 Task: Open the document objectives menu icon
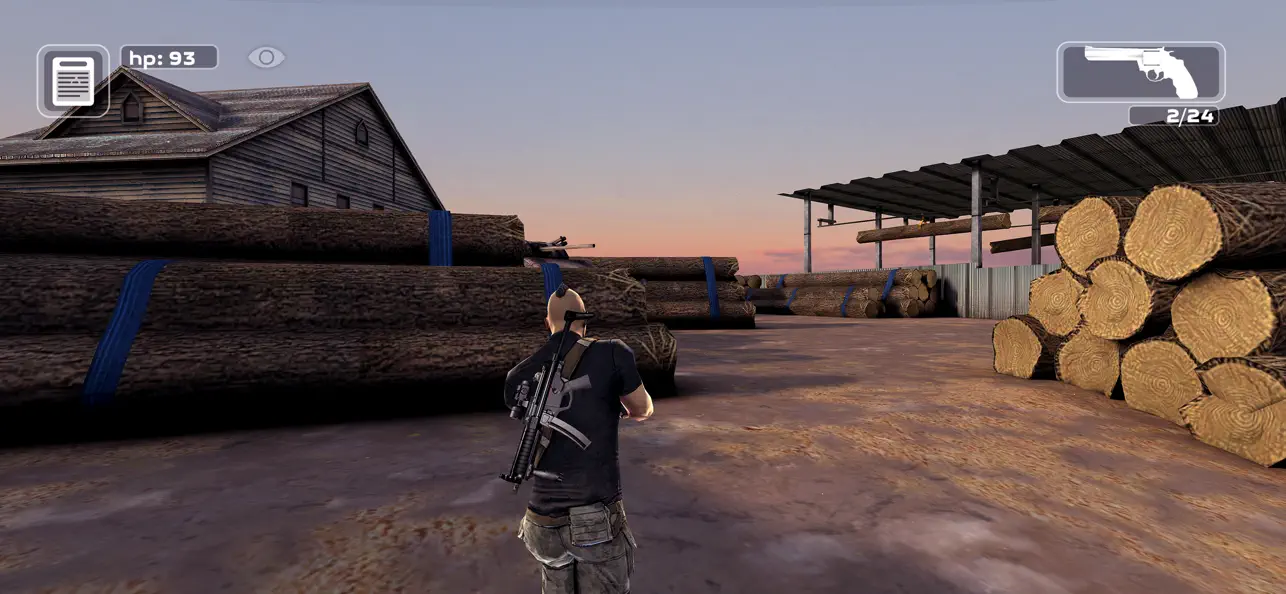click(73, 81)
